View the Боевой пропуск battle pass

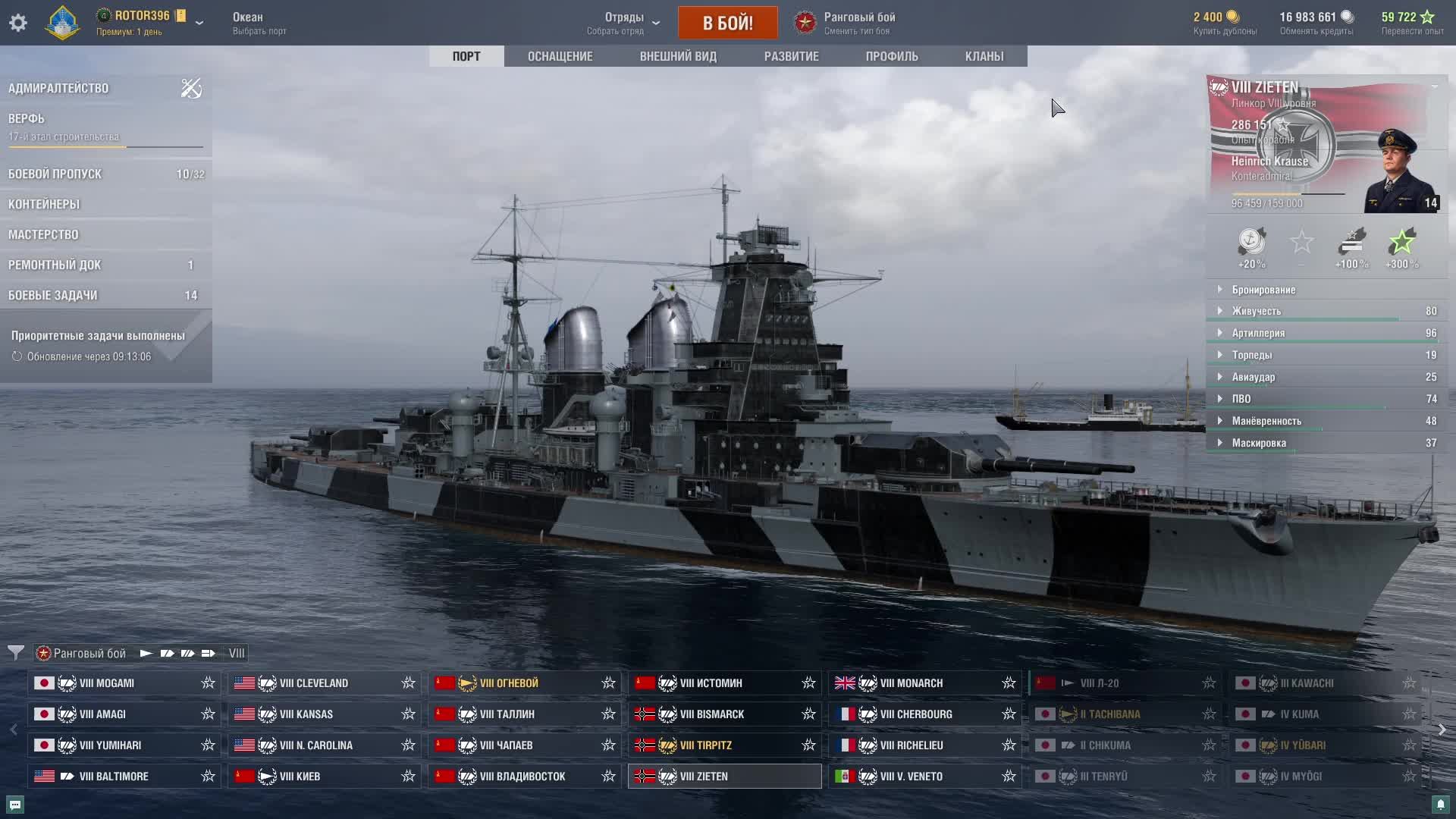tap(55, 174)
